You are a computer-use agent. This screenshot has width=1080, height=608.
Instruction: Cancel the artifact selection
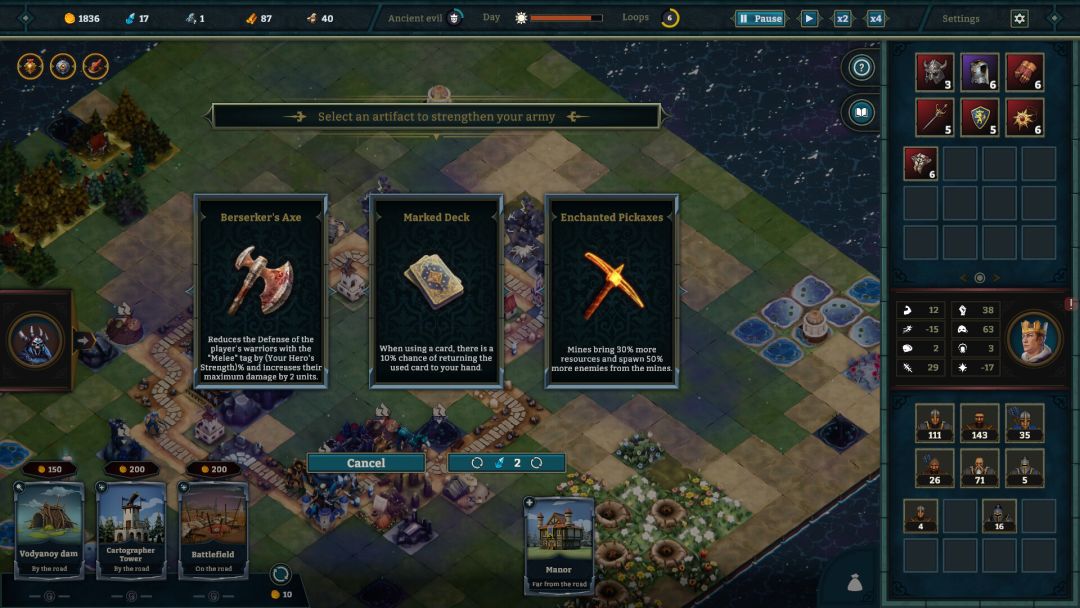point(366,463)
